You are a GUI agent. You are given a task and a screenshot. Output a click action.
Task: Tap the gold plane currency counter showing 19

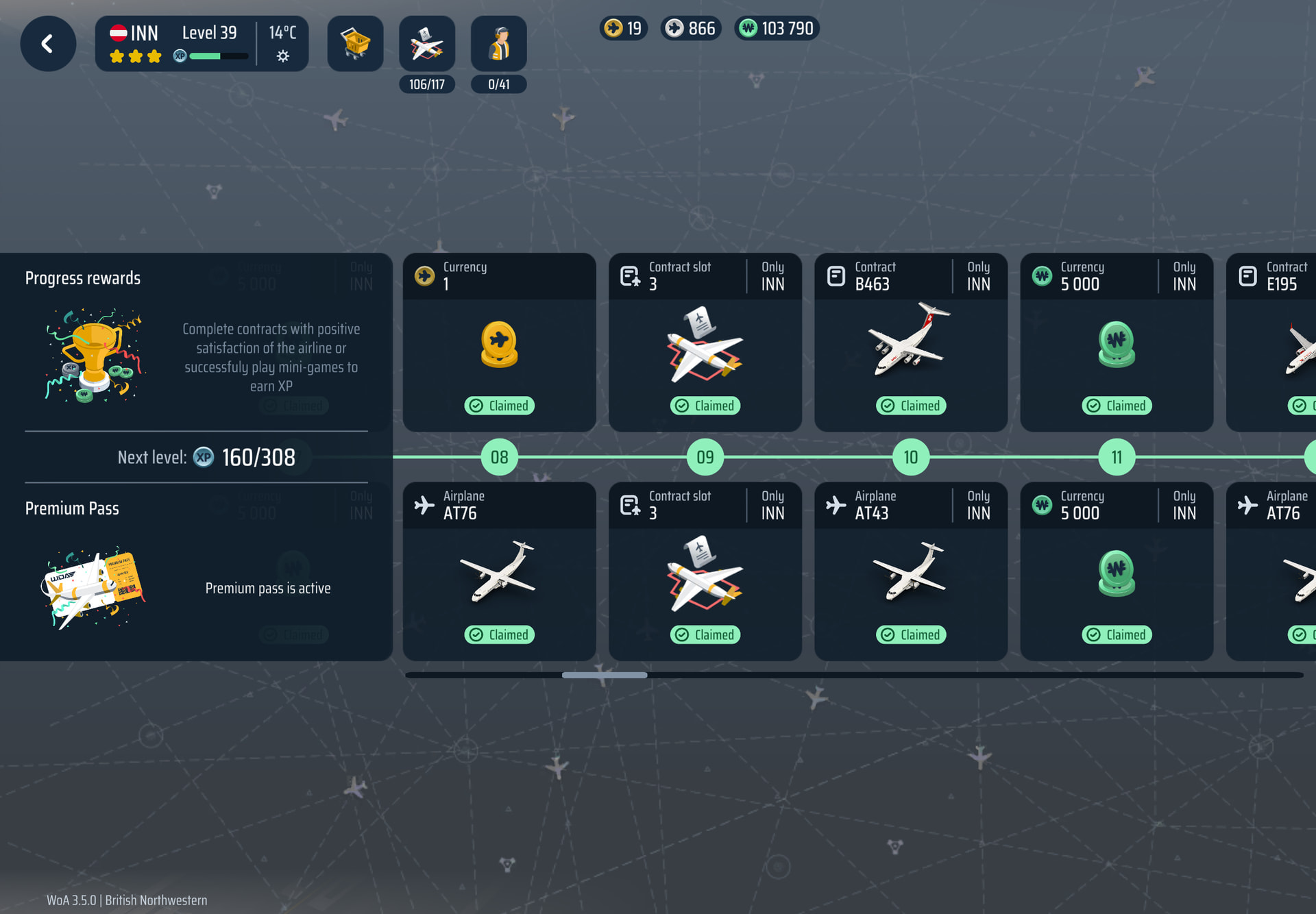tap(624, 28)
